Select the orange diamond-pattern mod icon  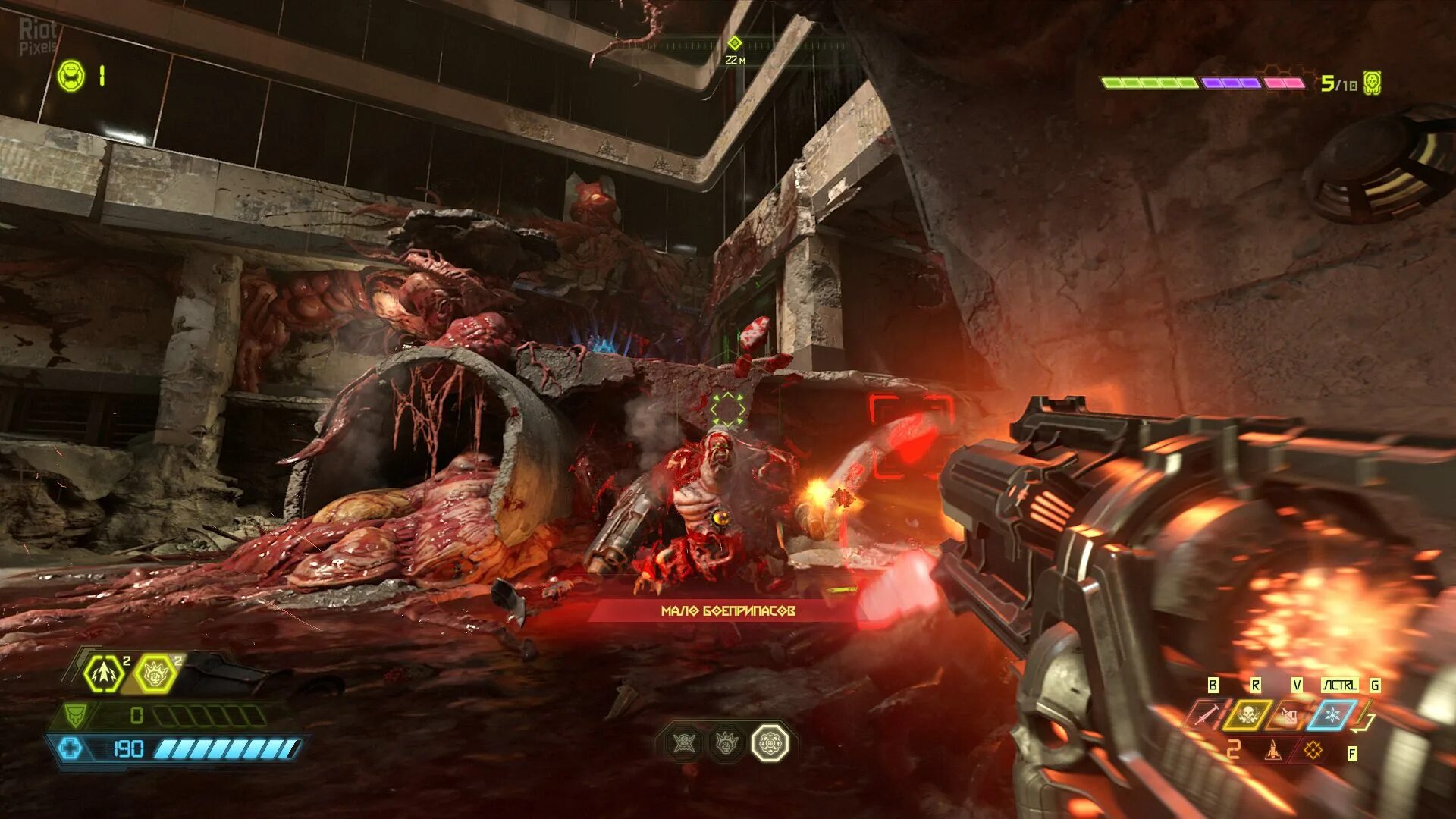[1313, 751]
